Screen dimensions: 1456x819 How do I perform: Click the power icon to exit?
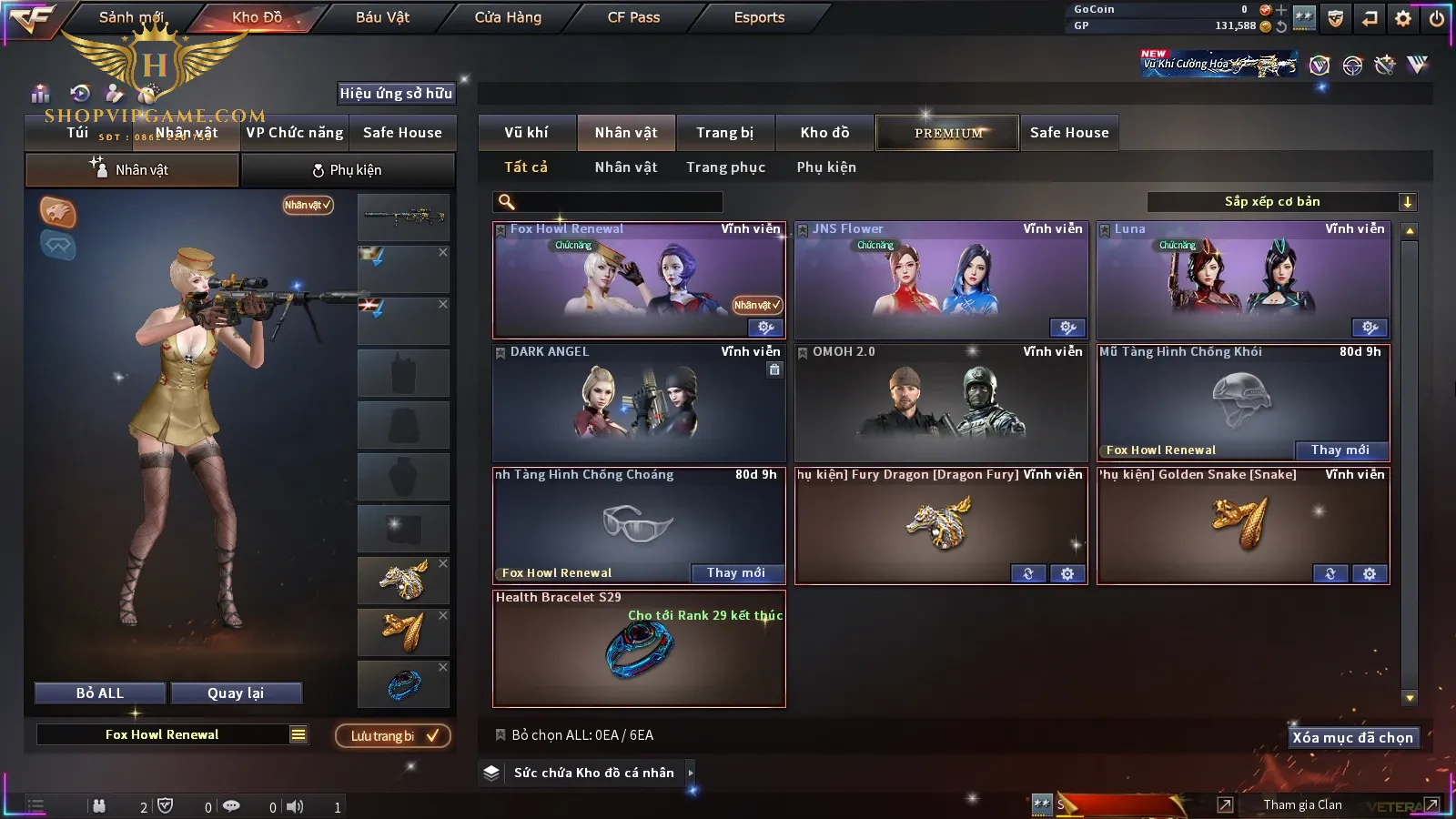(1437, 18)
